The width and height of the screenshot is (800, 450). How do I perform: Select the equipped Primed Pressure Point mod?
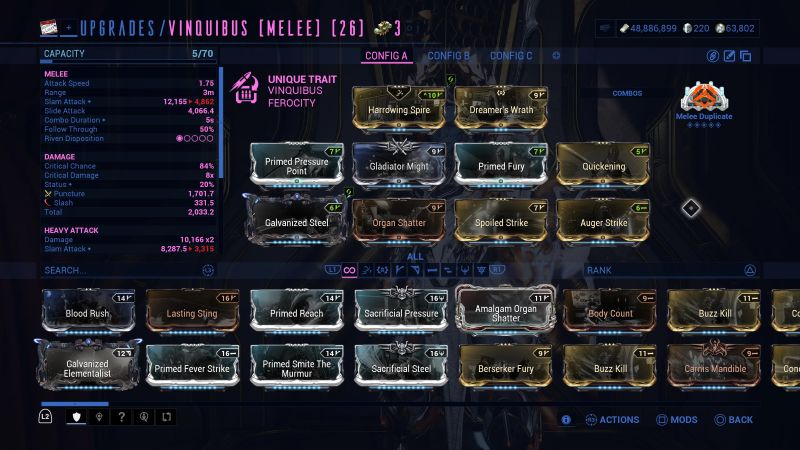tap(297, 164)
